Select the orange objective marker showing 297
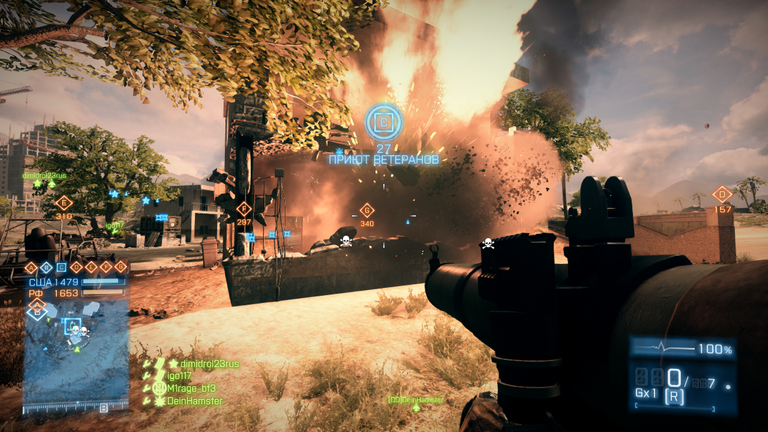768x432 pixels. 243,208
